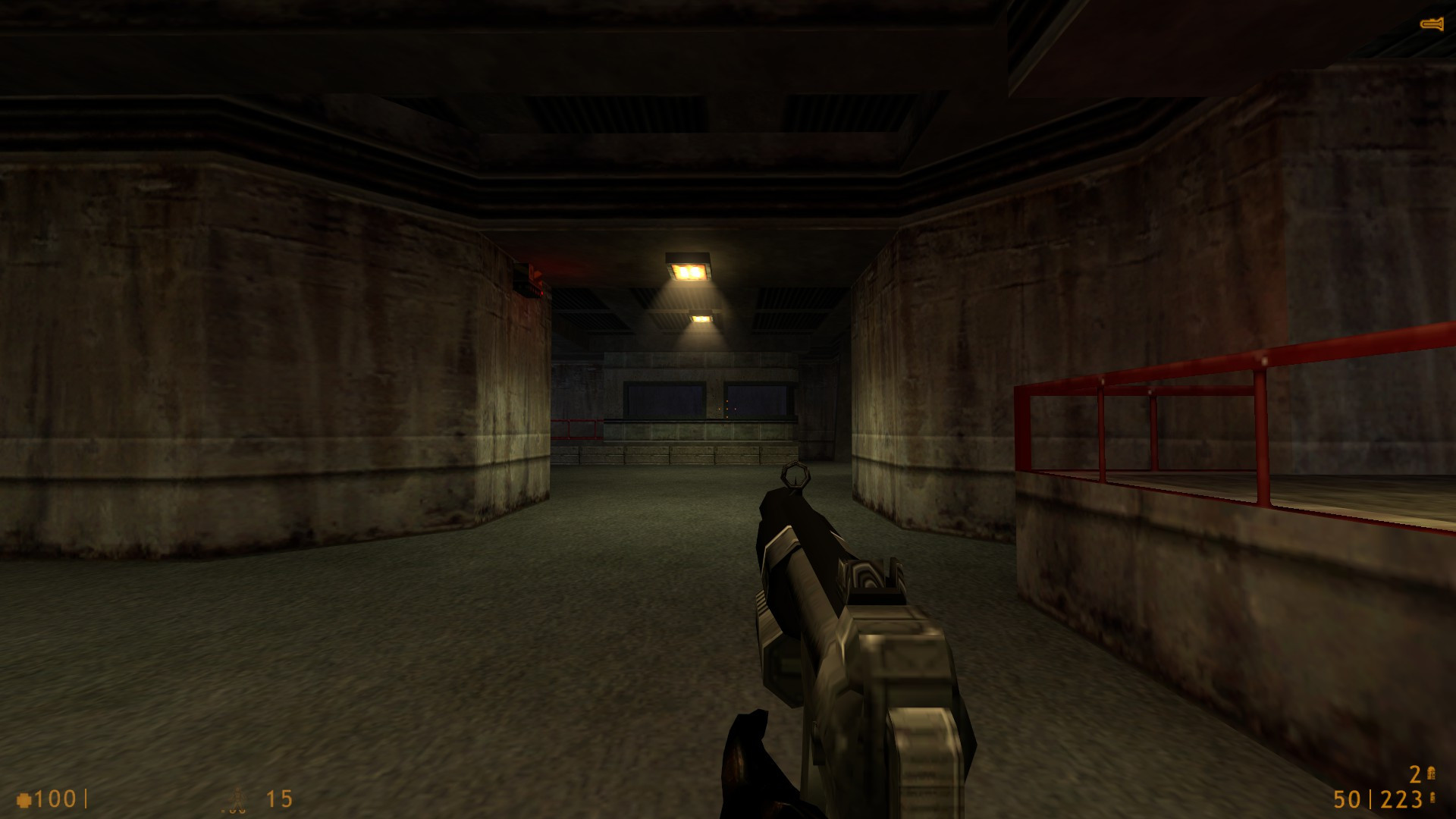The image size is (1456, 819).
Task: Open the divider bar after the health value
Action: coord(86,798)
